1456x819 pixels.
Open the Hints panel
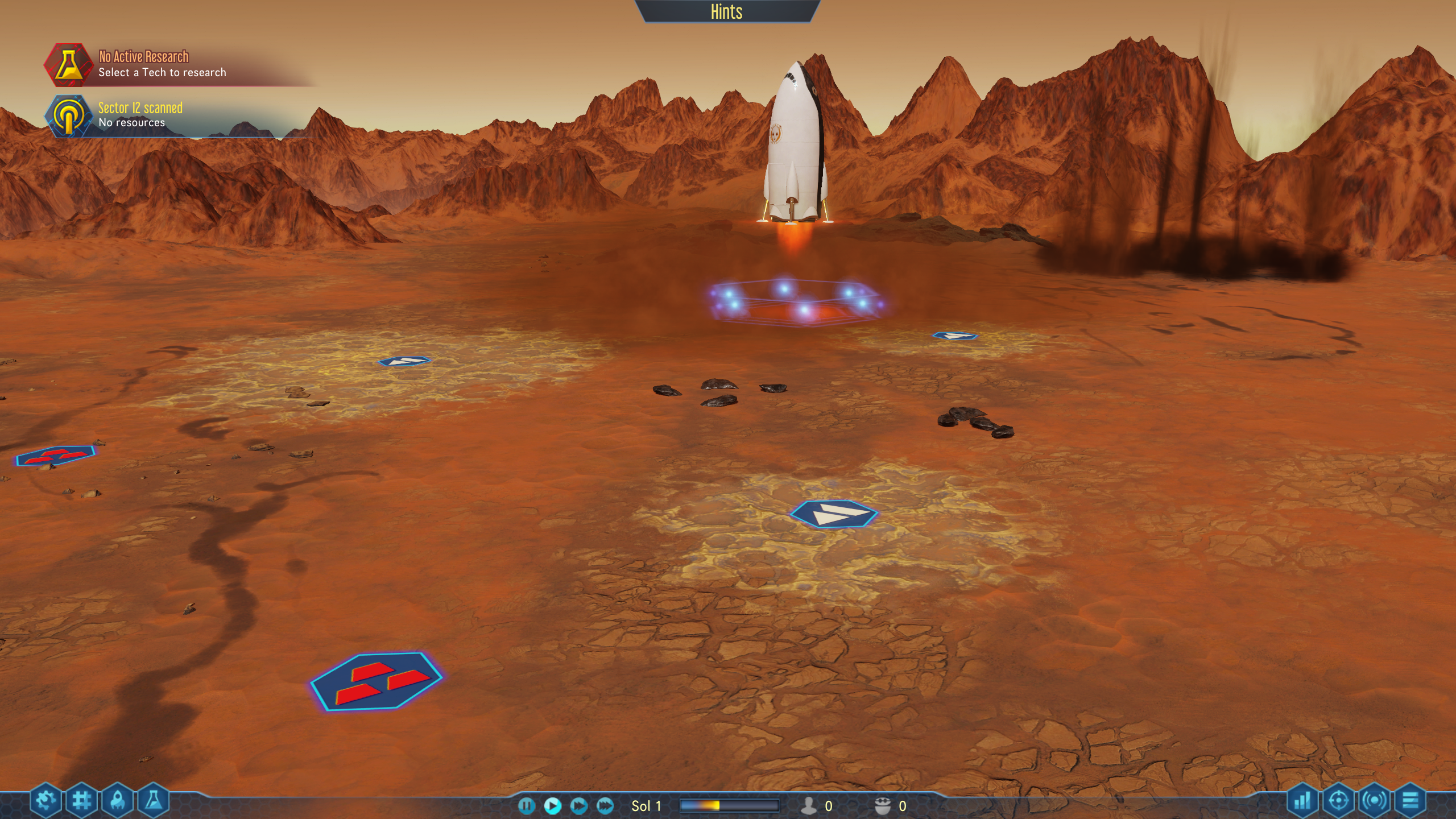pos(726,12)
